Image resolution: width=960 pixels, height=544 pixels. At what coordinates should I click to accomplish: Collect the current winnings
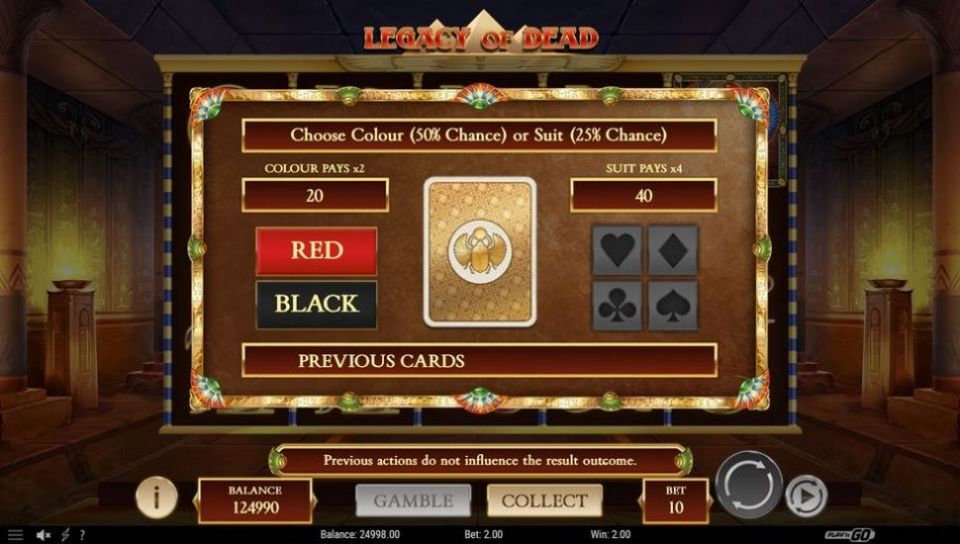point(544,500)
